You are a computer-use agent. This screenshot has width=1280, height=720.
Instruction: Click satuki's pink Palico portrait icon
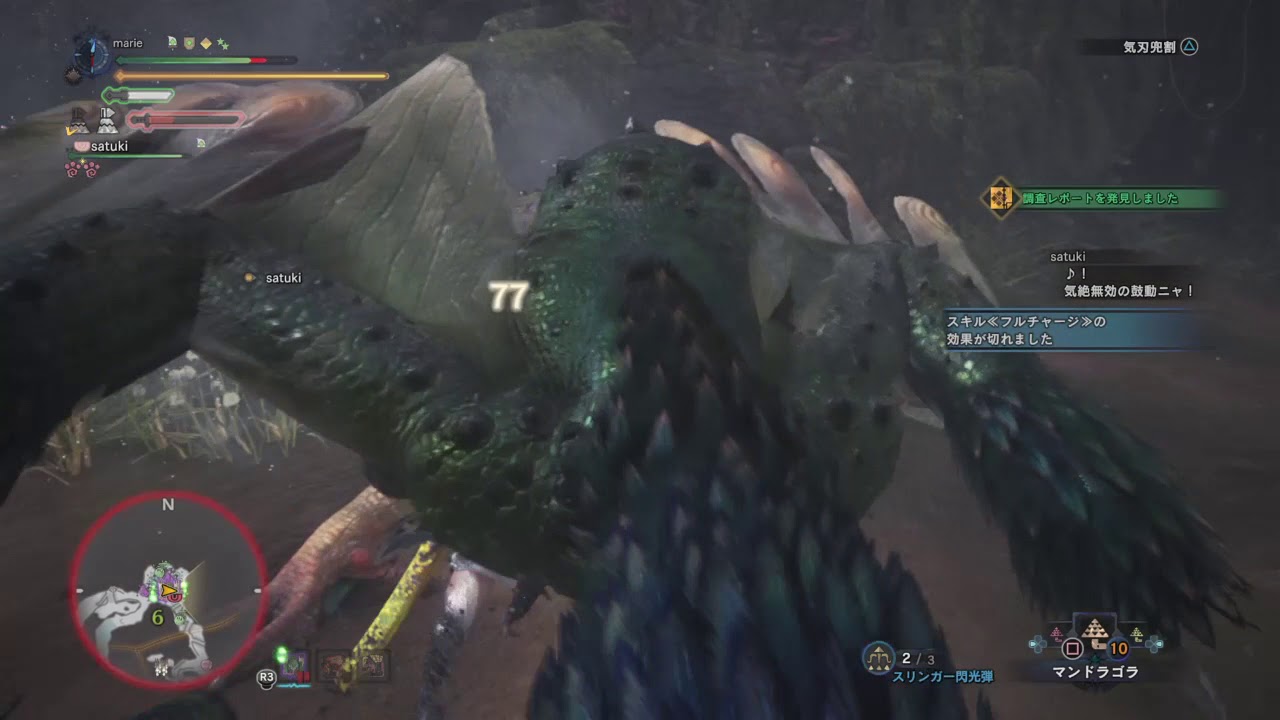[x=82, y=145]
